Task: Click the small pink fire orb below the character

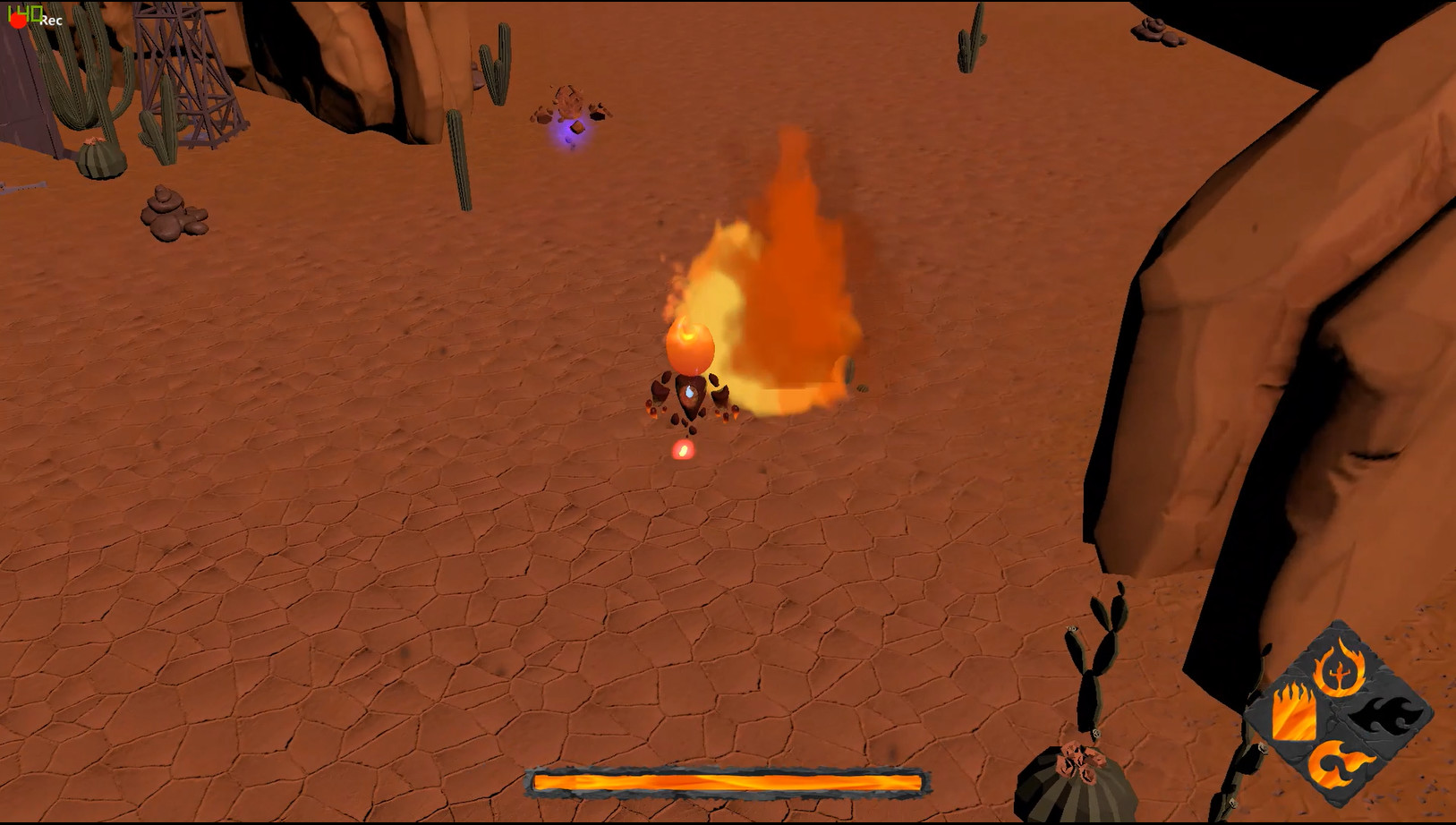Action: click(682, 451)
